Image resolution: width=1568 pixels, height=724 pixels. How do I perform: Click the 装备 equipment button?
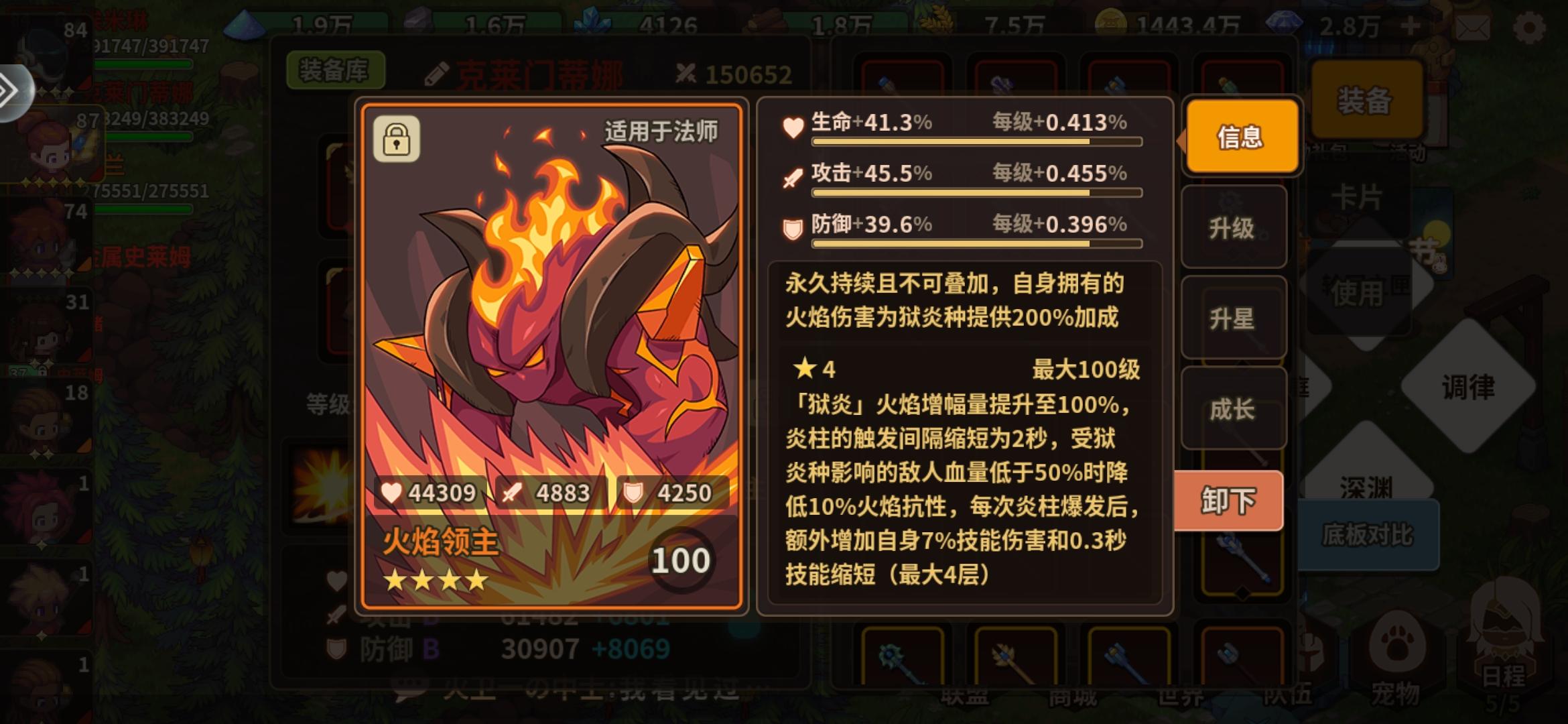pos(1367,101)
